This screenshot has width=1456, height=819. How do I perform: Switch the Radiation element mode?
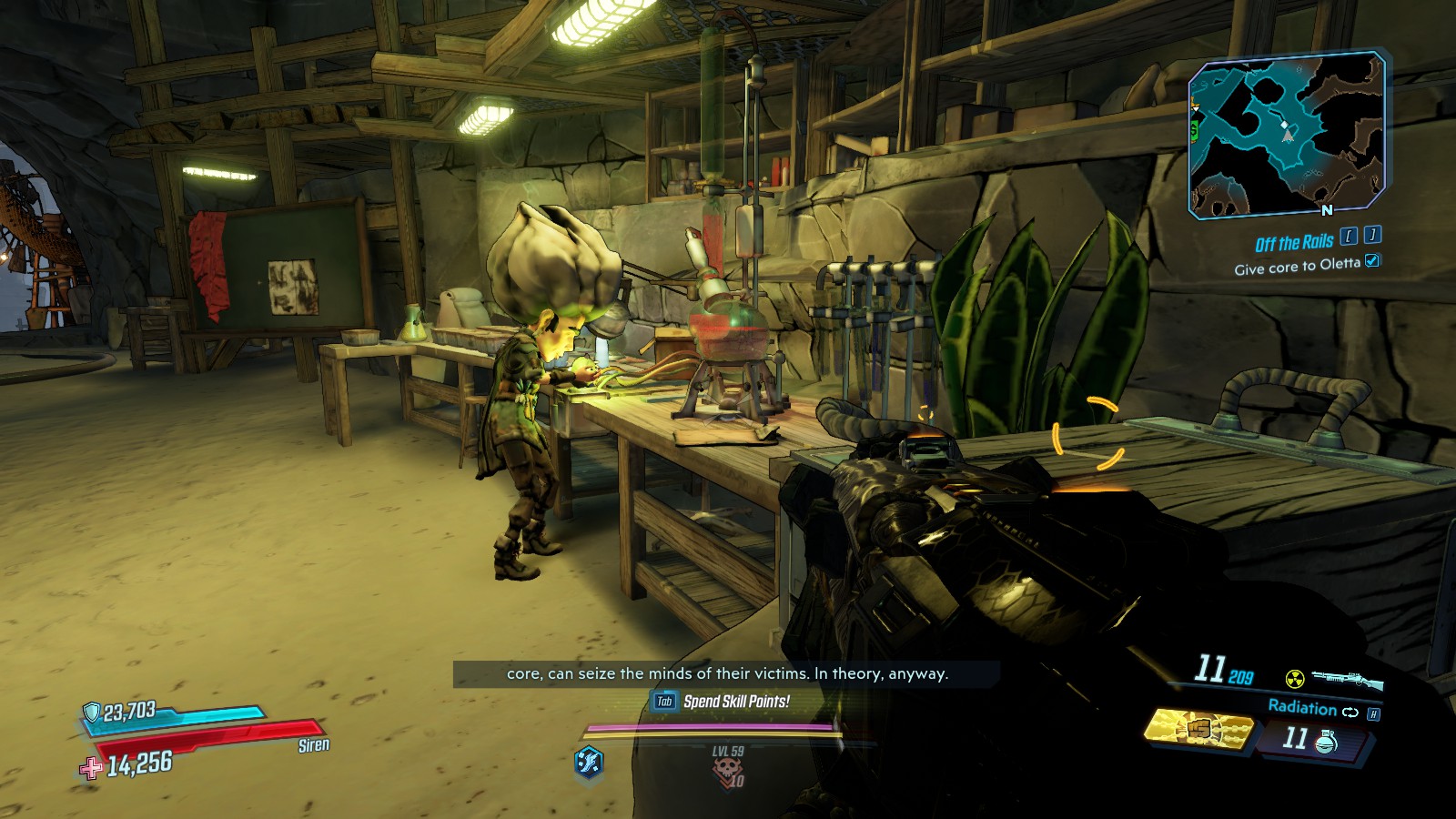pyautogui.click(x=1350, y=712)
